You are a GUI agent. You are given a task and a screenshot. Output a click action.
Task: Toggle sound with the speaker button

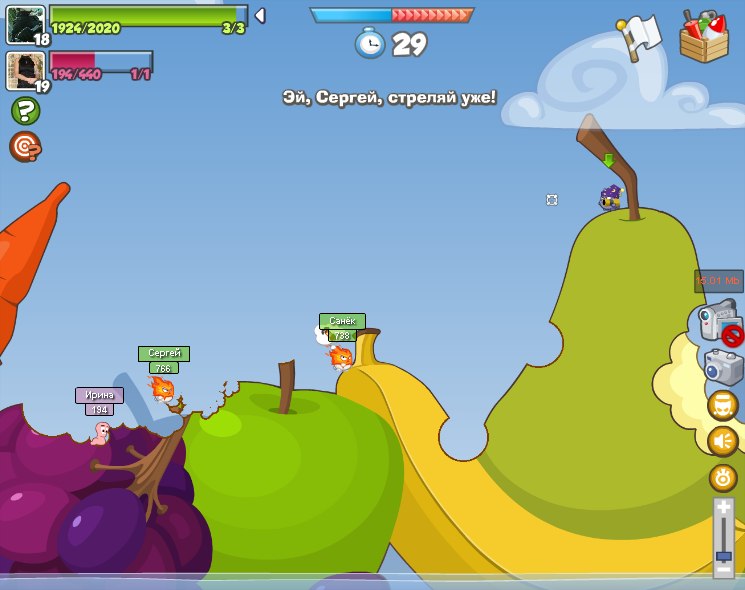click(x=723, y=441)
